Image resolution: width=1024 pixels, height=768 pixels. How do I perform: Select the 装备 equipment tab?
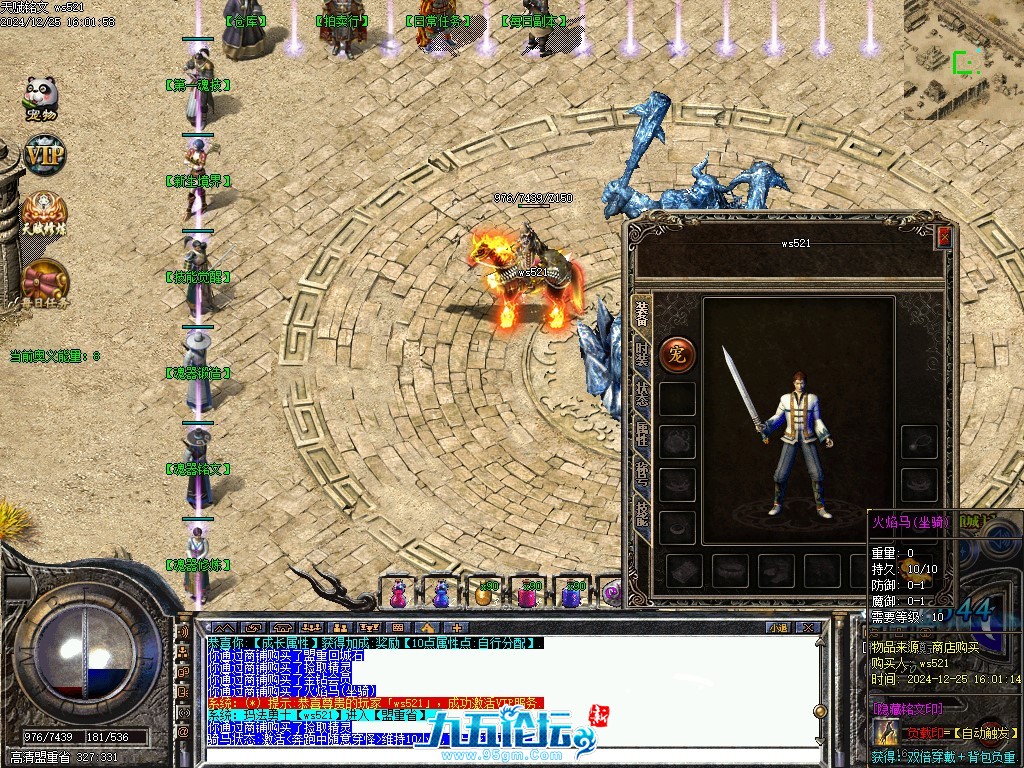pos(642,313)
